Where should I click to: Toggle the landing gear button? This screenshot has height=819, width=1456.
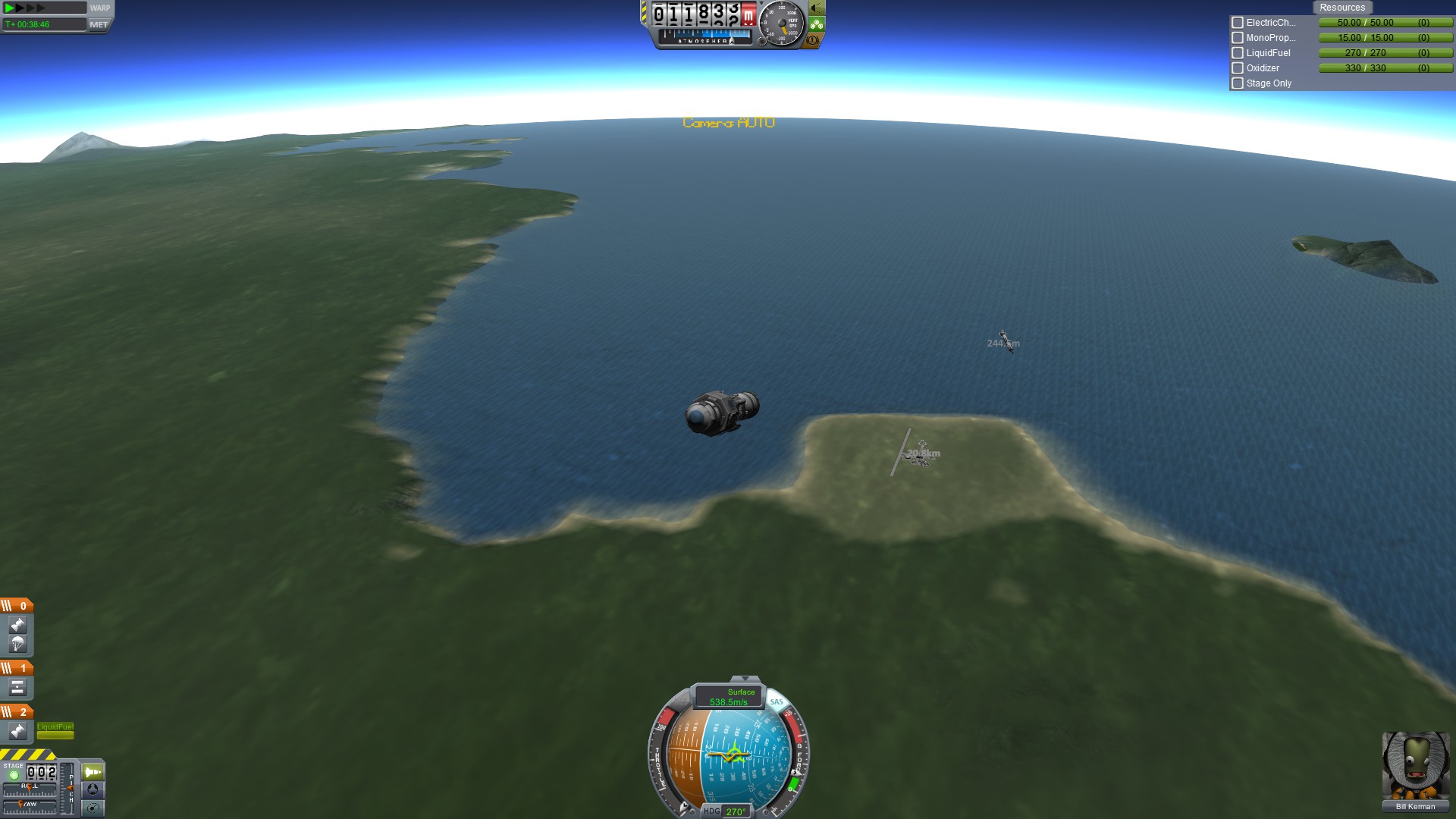[x=817, y=24]
